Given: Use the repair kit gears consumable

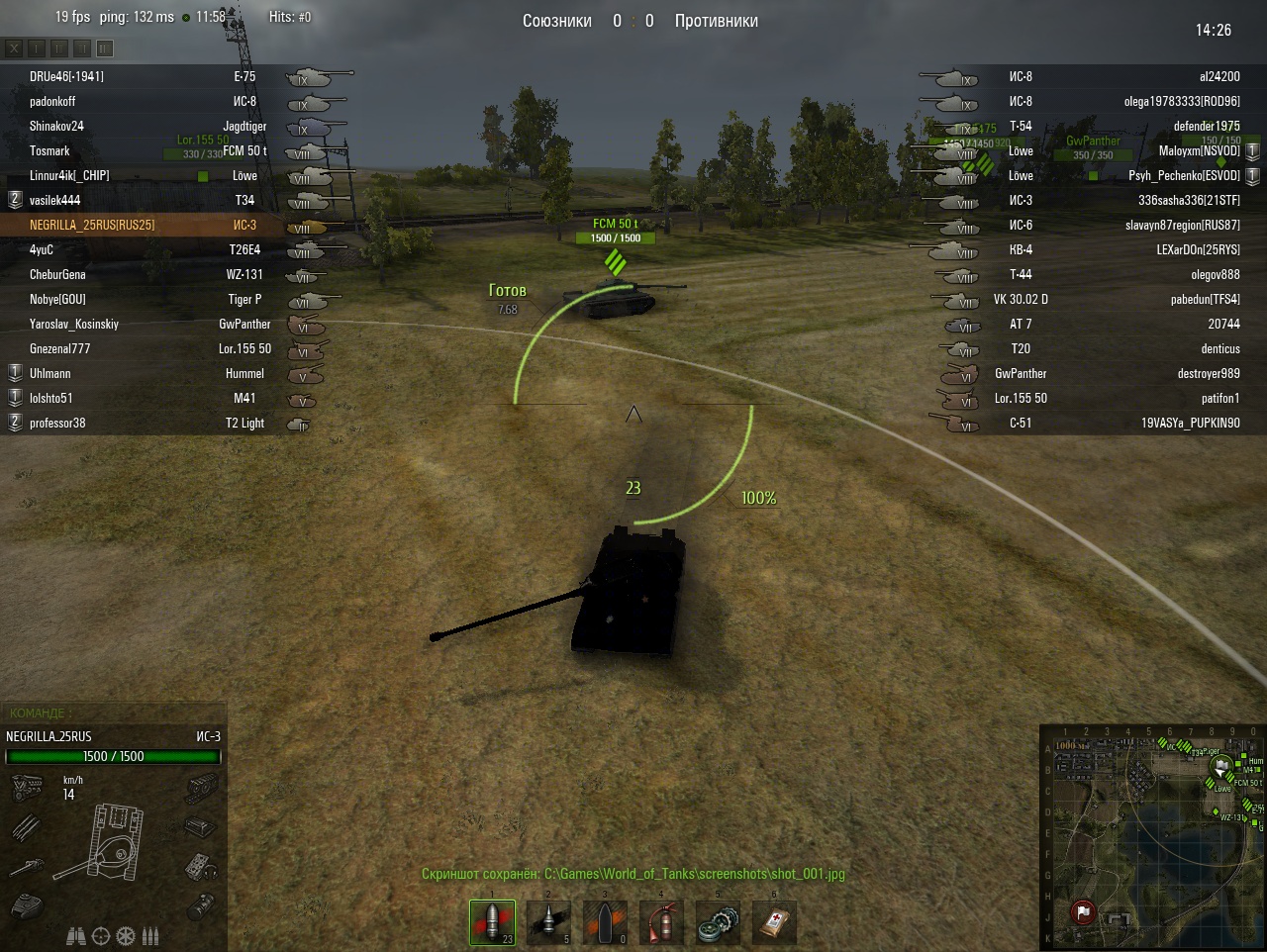Looking at the screenshot, I should [x=717, y=922].
